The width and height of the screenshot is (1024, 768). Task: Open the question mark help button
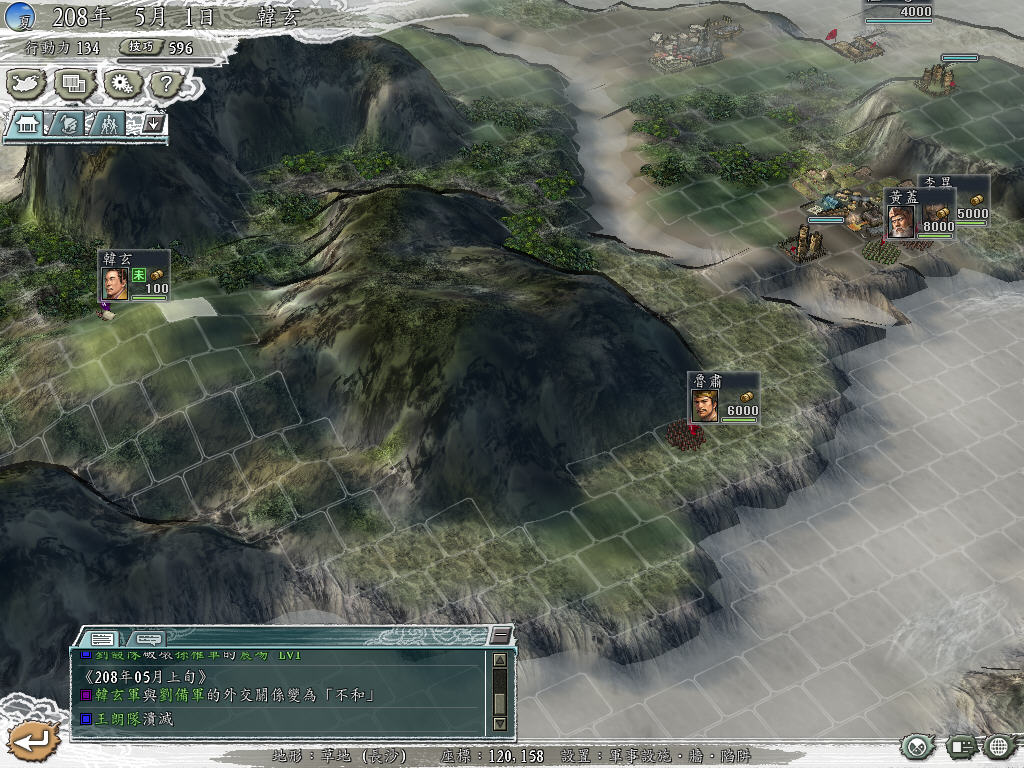click(167, 84)
